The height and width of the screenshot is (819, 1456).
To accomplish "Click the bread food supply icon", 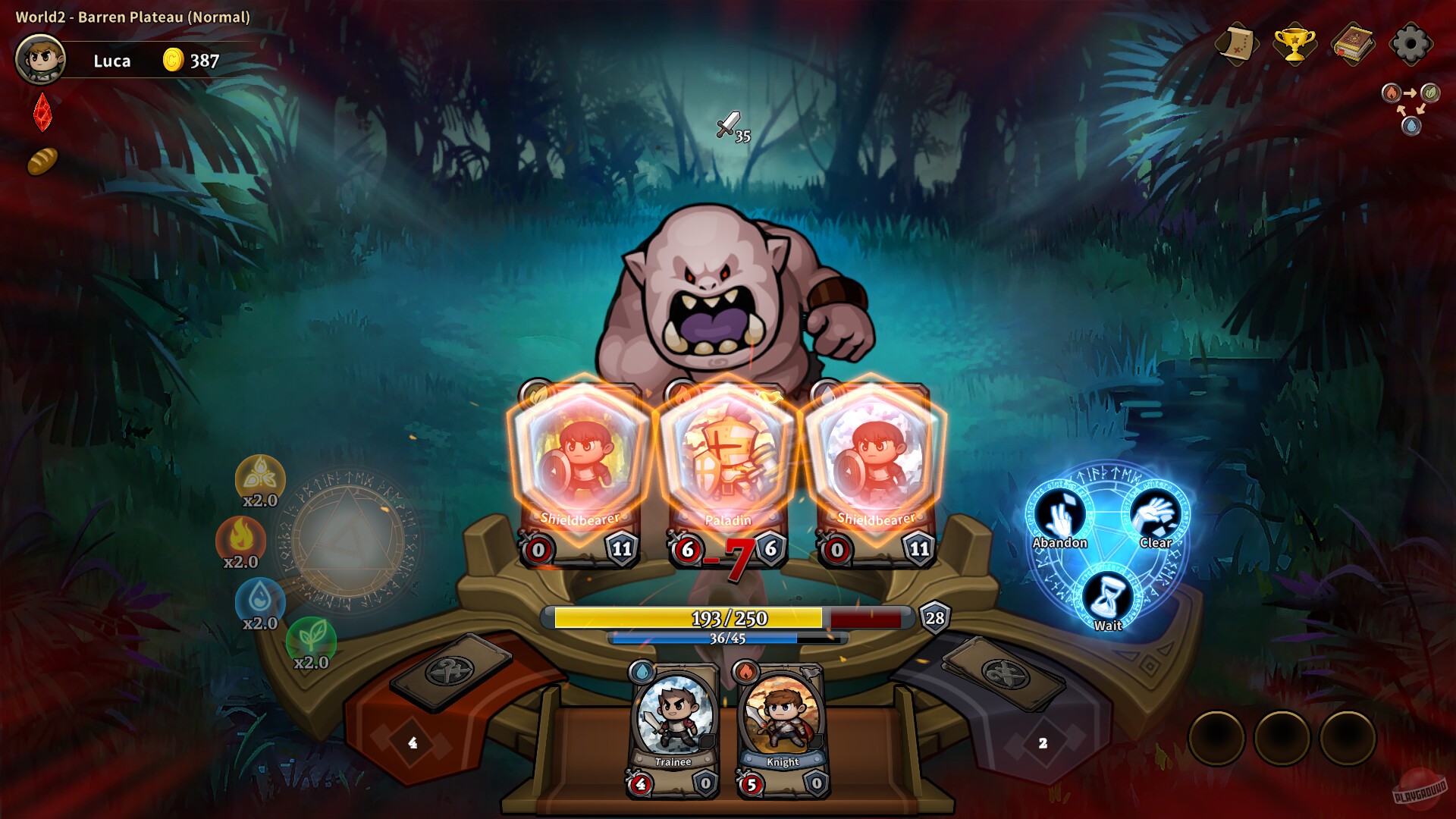I will pyautogui.click(x=42, y=162).
